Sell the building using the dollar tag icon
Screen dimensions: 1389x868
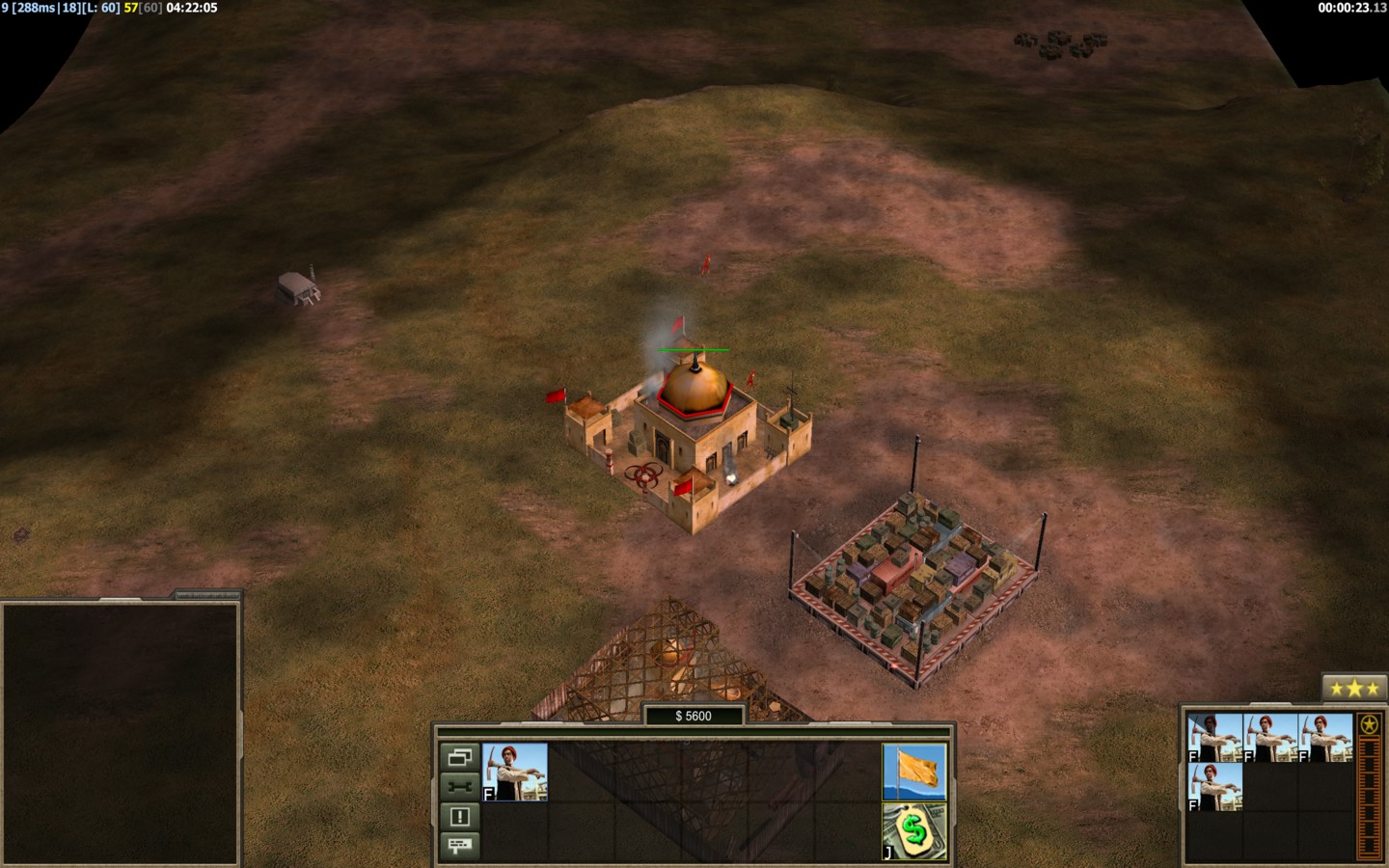pos(914,829)
